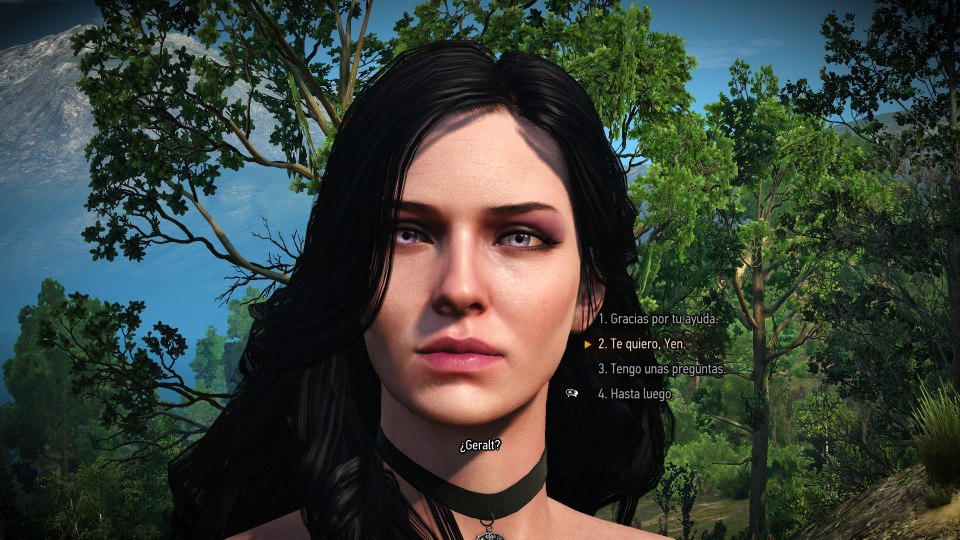Choose the reply "Gracias por tu ayuda."
Image resolution: width=960 pixels, height=540 pixels.
(x=658, y=319)
